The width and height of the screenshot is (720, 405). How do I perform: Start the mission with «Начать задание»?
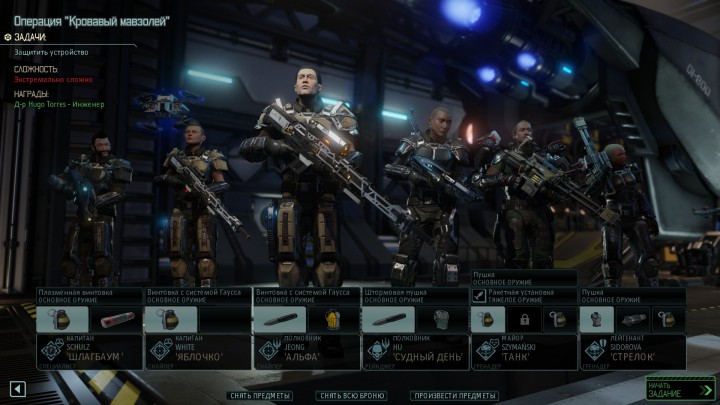pos(680,387)
